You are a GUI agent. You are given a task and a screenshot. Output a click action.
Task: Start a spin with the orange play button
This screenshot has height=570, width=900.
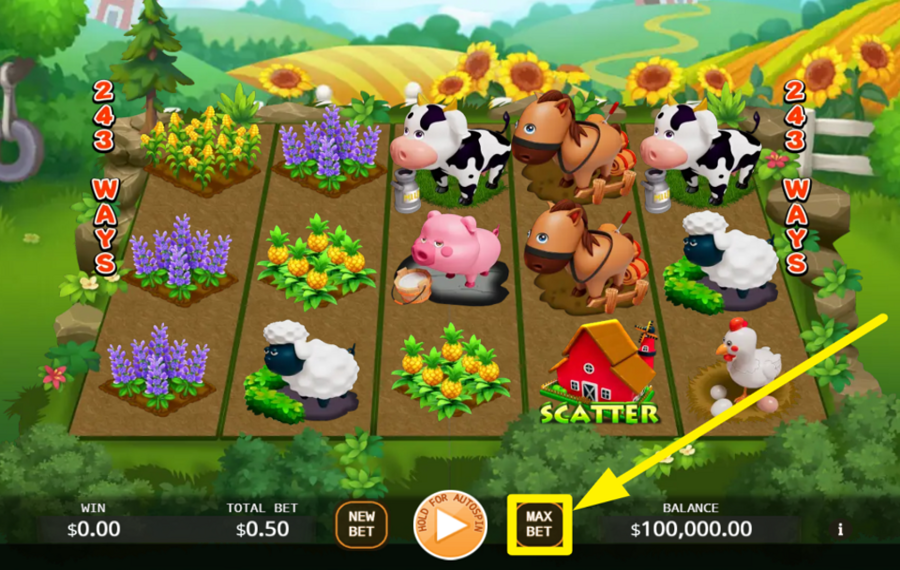click(x=449, y=524)
